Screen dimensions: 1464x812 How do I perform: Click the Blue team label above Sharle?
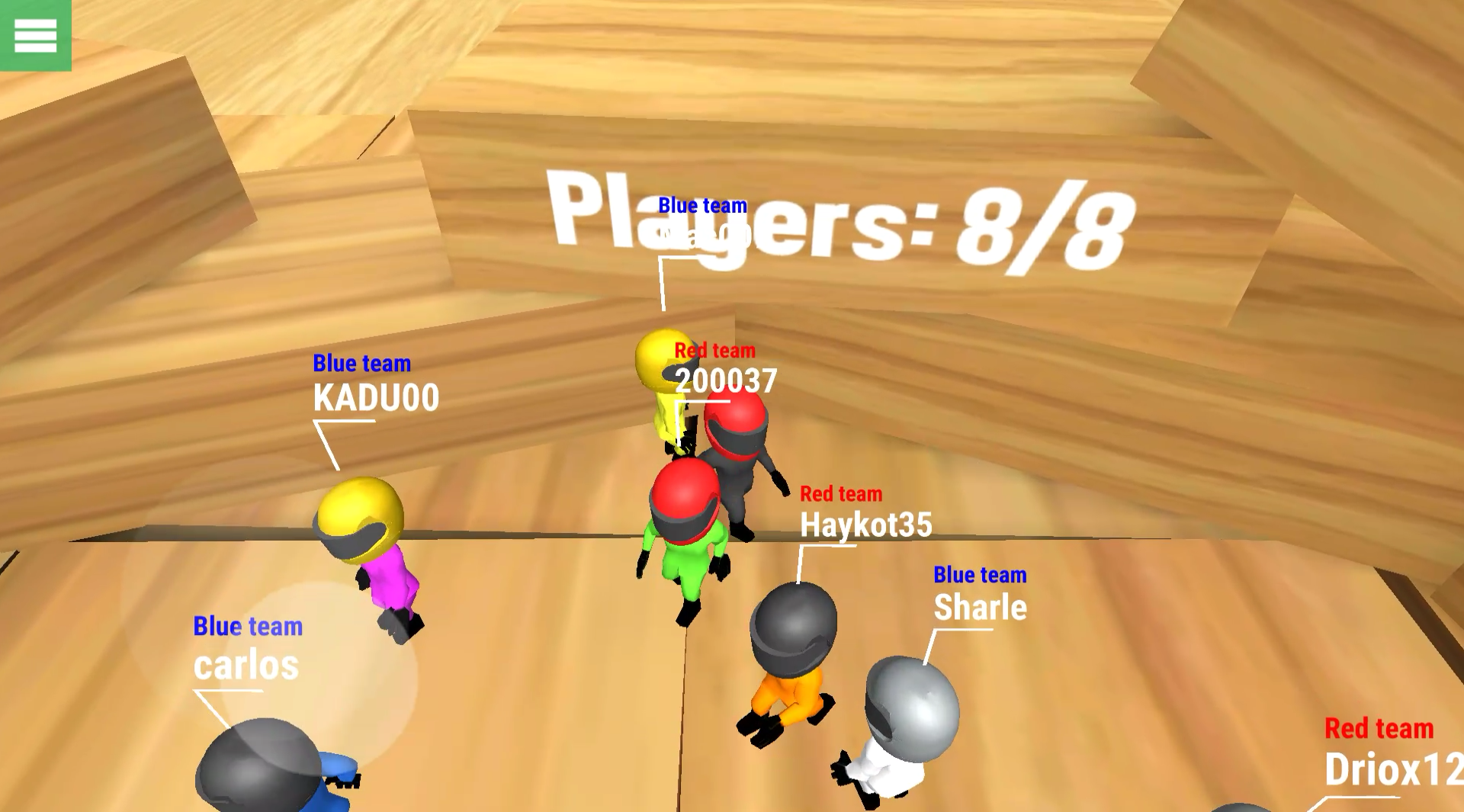tap(981, 575)
